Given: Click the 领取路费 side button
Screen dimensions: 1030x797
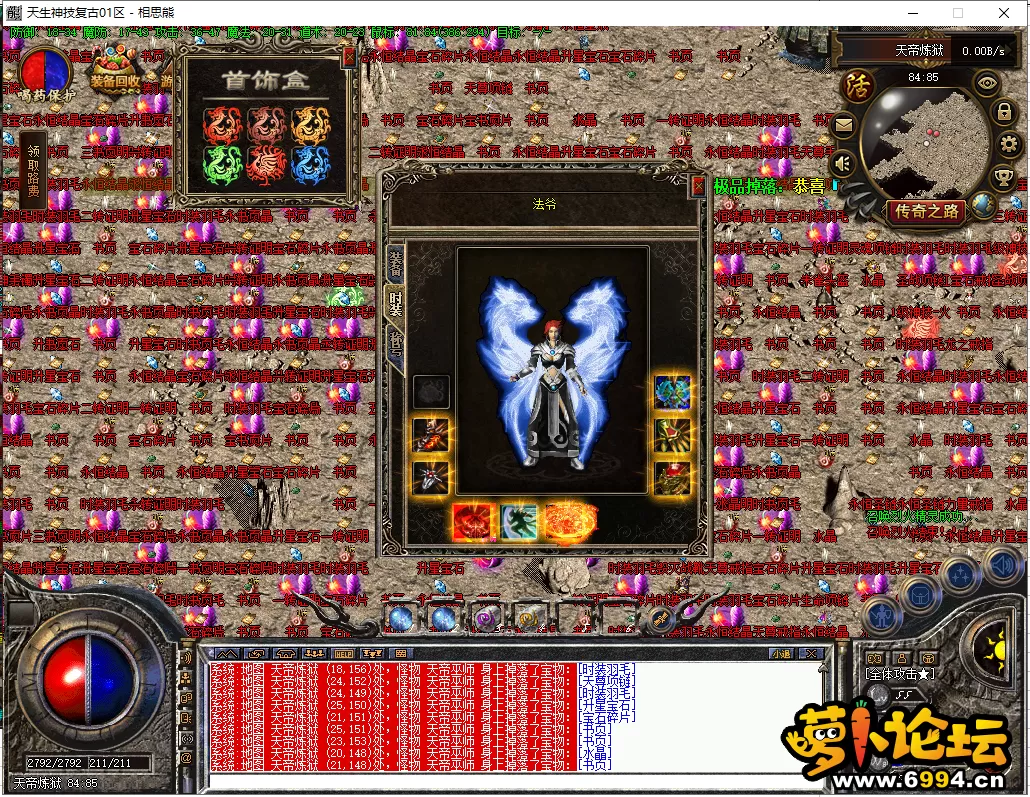Looking at the screenshot, I should (33, 169).
